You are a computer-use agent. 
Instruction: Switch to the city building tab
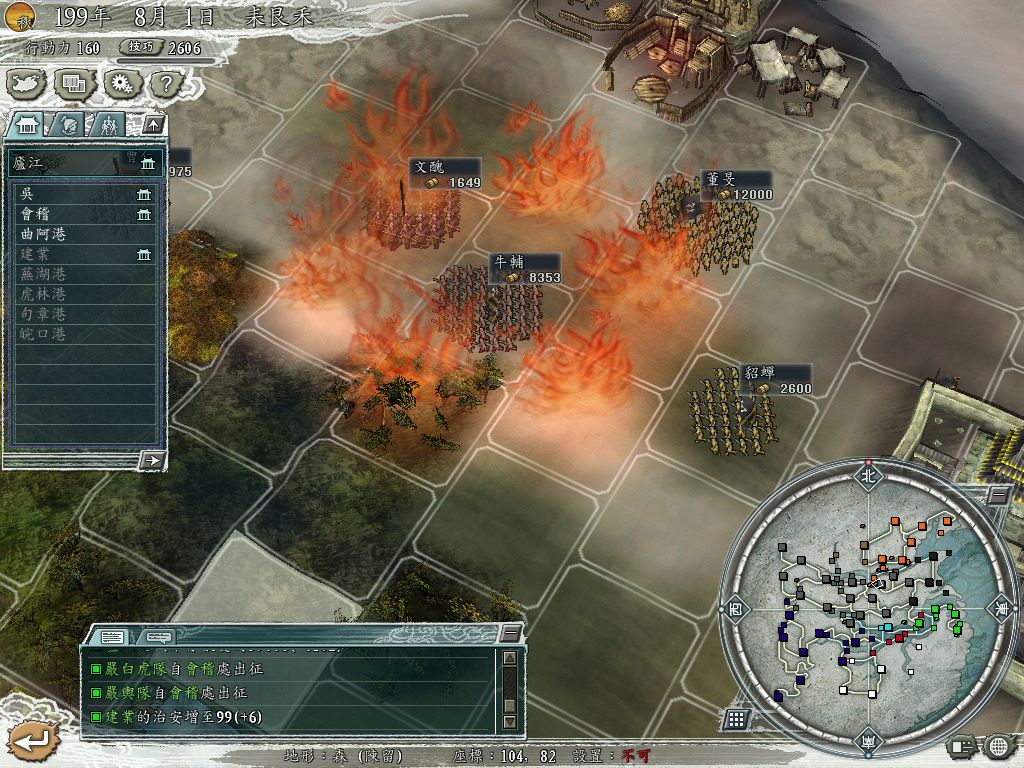[x=27, y=125]
